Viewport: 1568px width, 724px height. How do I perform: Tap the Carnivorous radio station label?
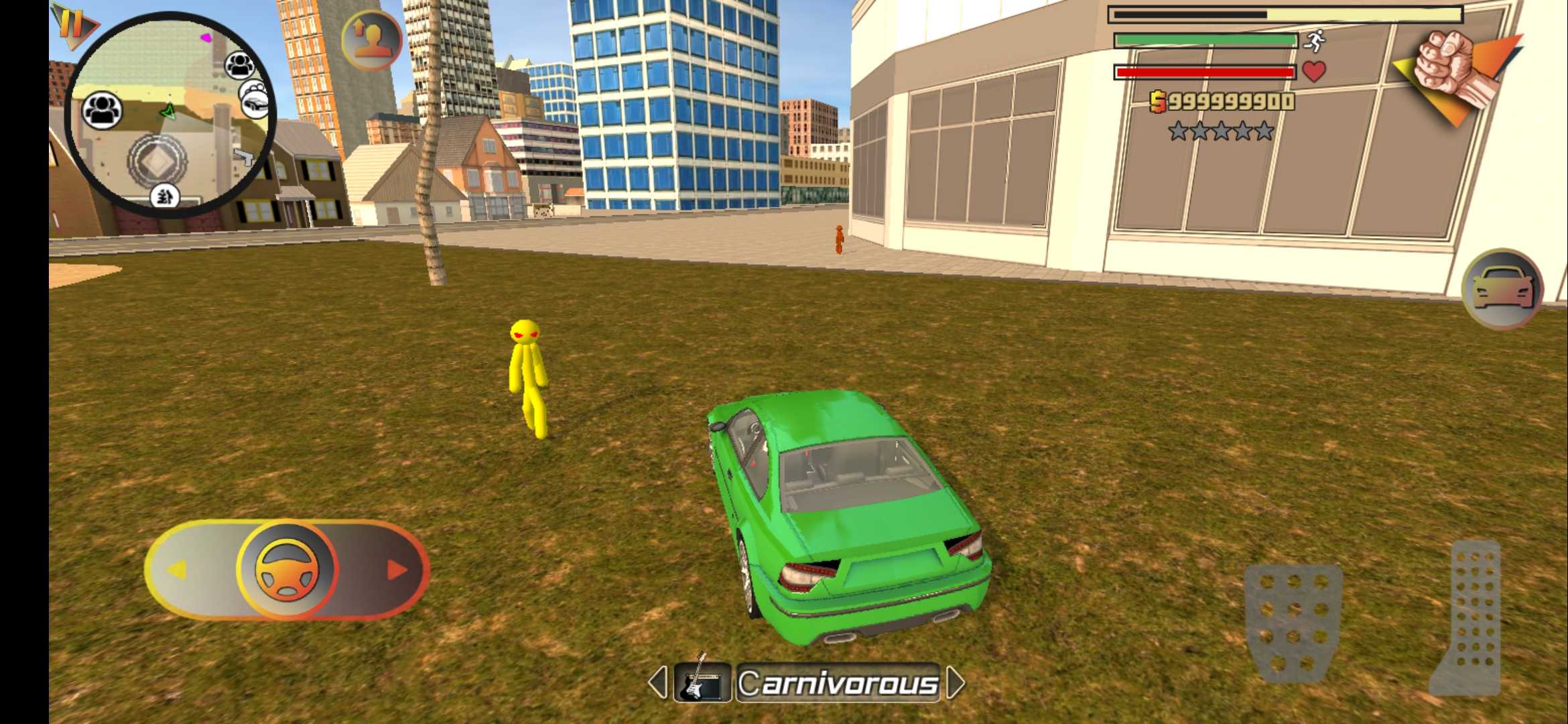[838, 683]
